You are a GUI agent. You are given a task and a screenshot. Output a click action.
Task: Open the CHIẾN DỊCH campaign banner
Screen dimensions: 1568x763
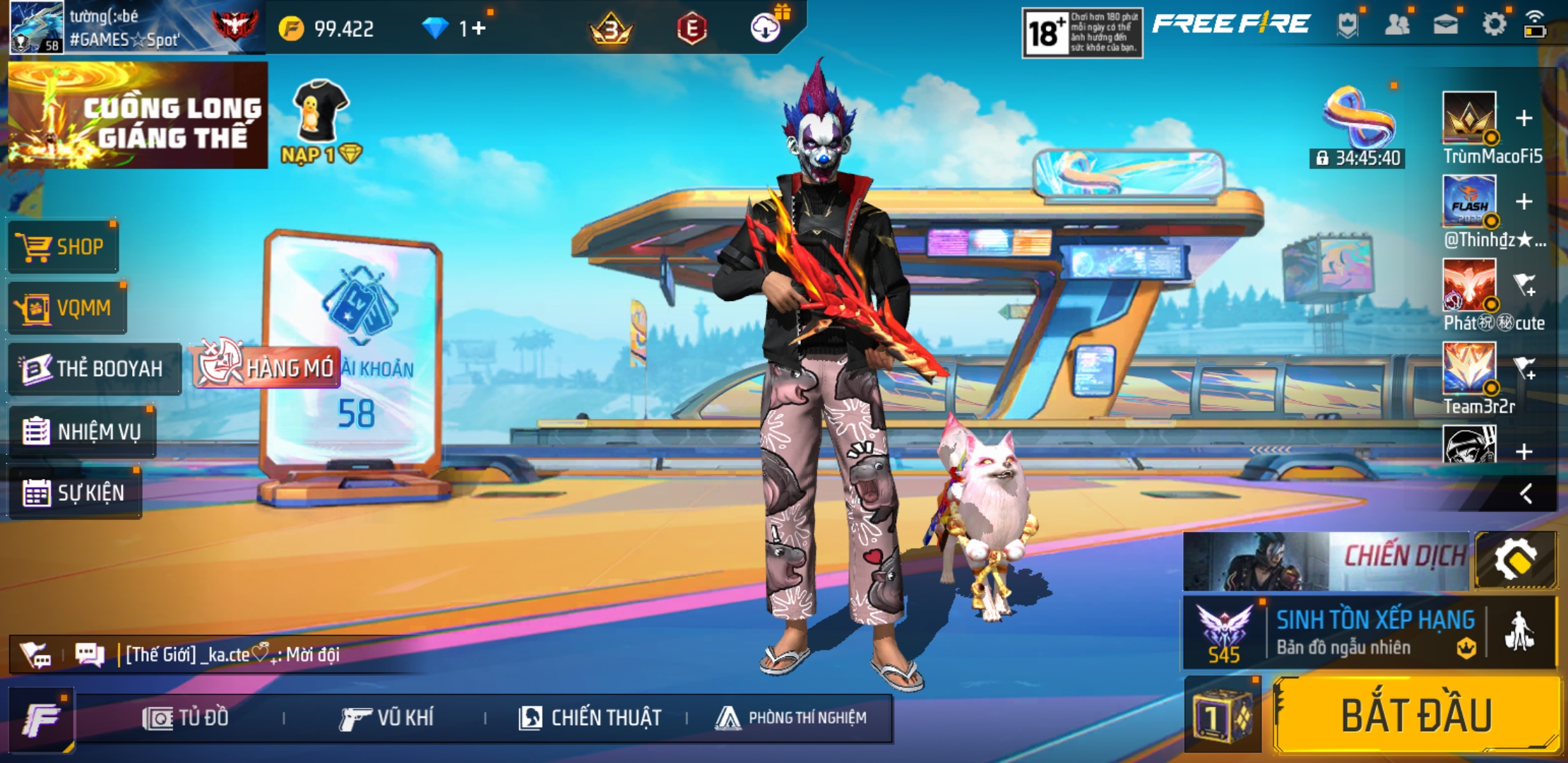pyautogui.click(x=1326, y=561)
